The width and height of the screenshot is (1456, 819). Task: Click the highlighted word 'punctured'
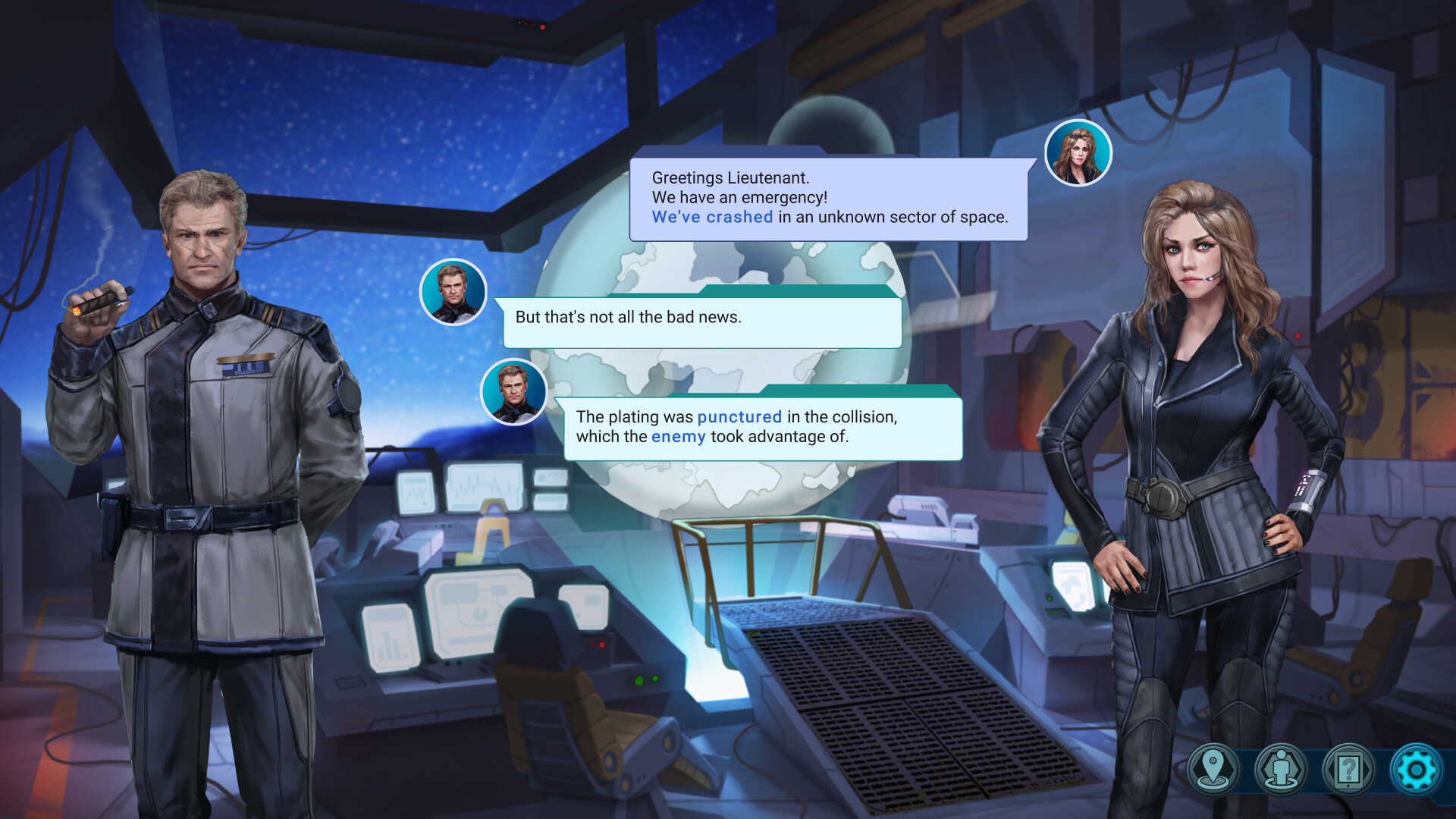739,416
